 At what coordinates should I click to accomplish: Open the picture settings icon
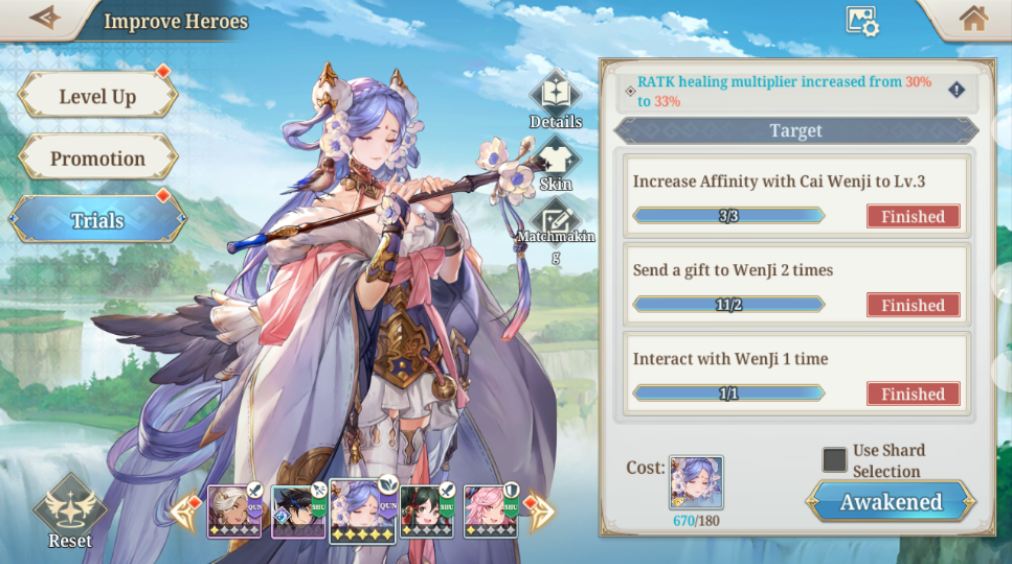(861, 21)
